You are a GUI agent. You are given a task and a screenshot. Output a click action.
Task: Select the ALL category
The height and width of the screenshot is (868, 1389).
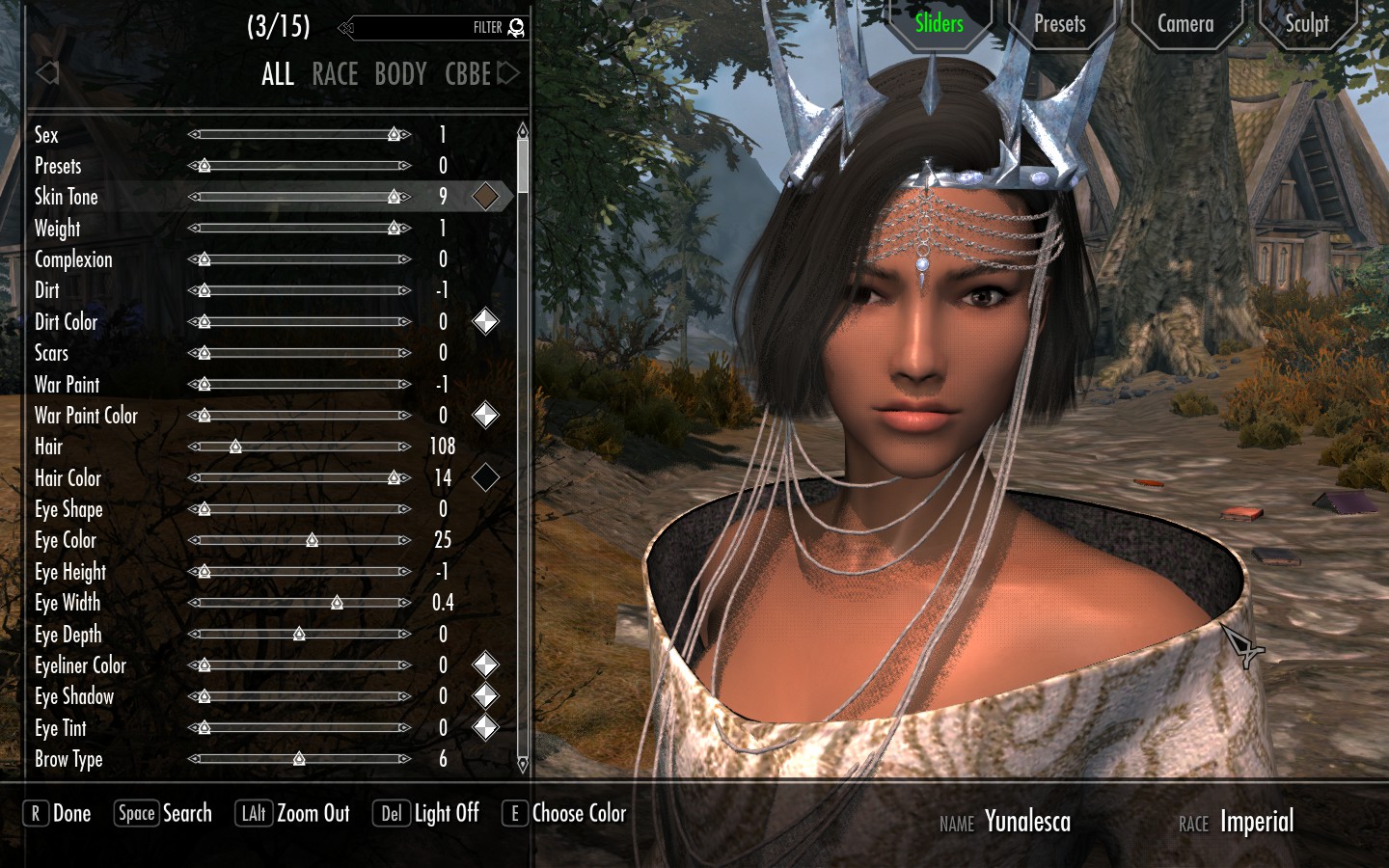pyautogui.click(x=278, y=74)
